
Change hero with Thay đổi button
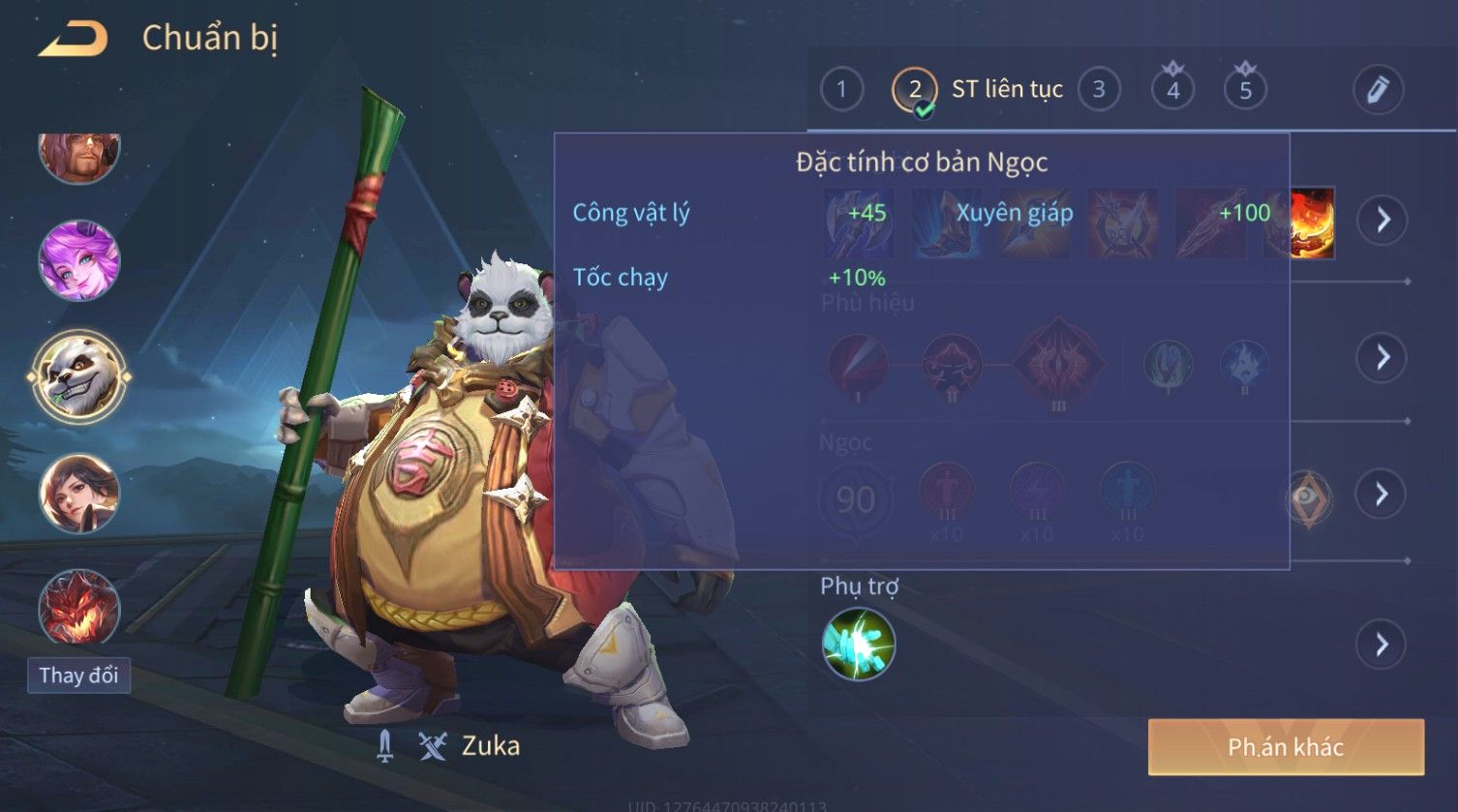pos(78,675)
